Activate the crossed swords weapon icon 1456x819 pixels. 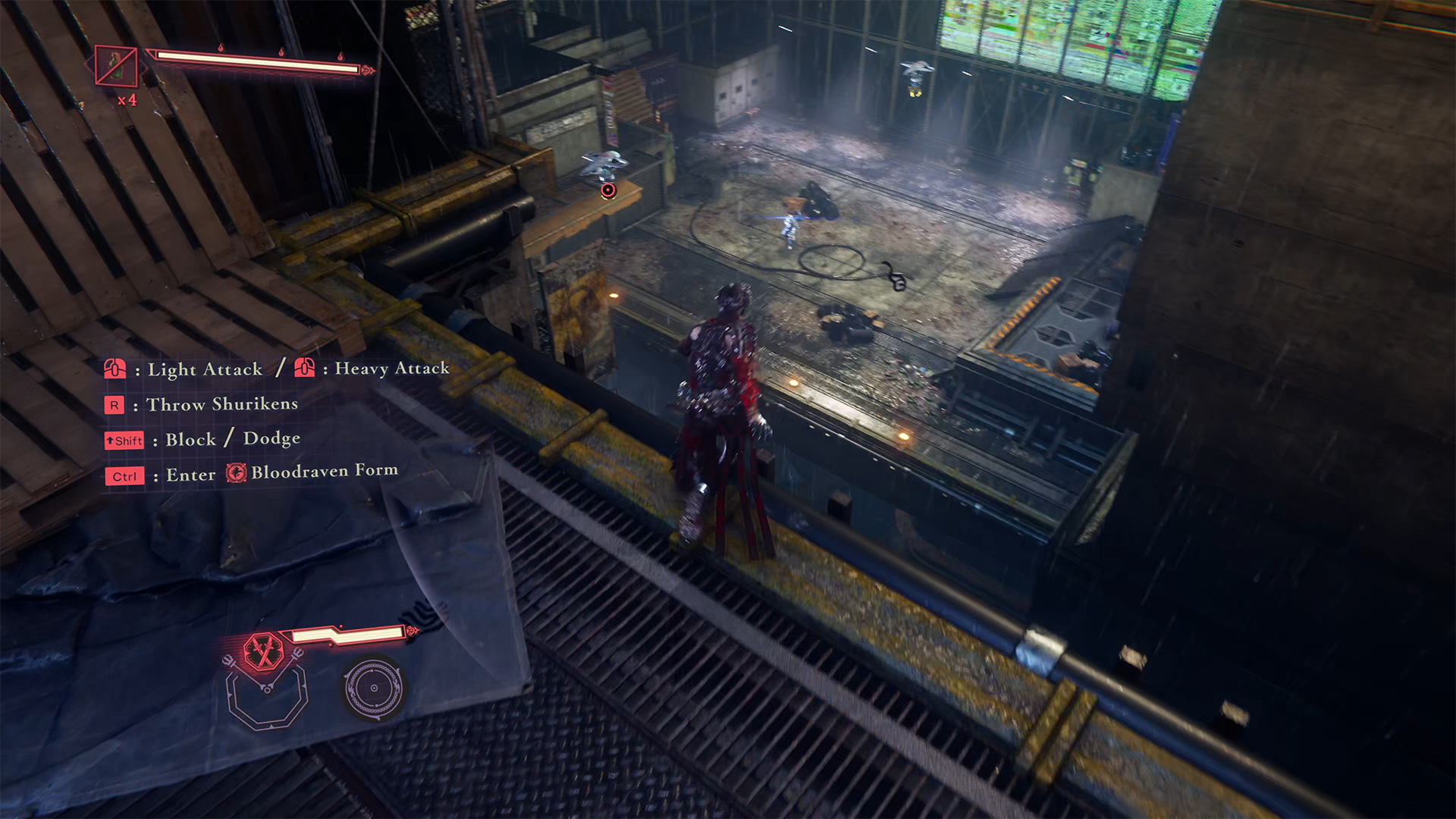pos(263,651)
